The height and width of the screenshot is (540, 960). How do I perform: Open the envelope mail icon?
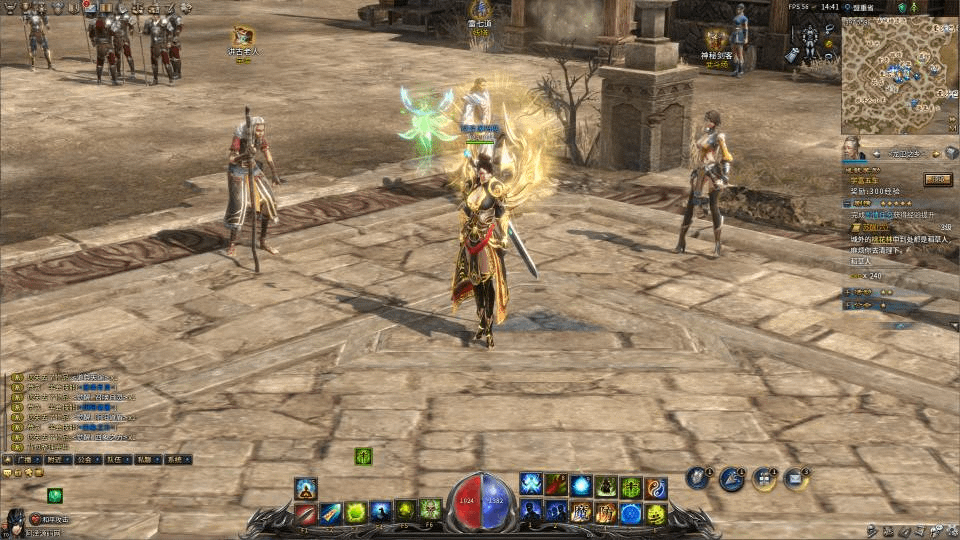click(x=794, y=478)
